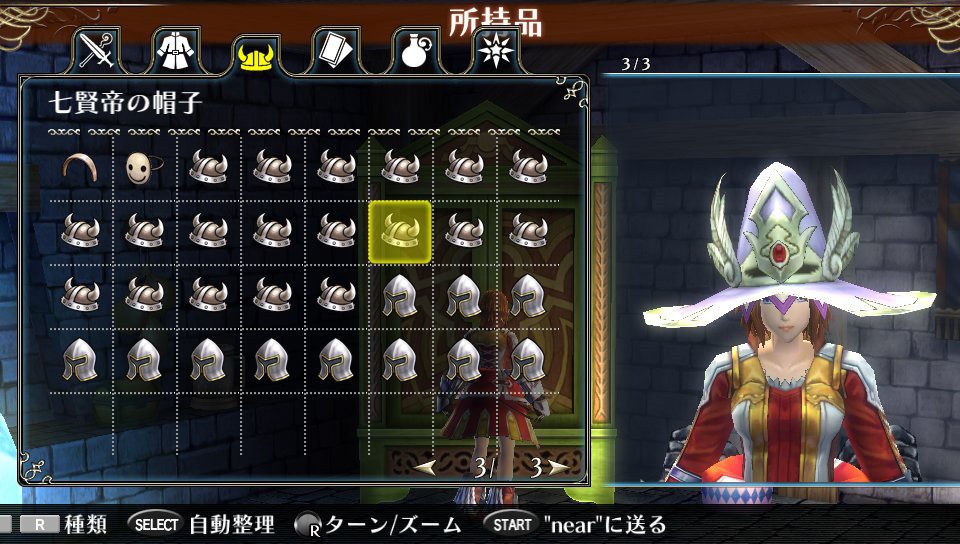This screenshot has width=960, height=544.
Task: Choose the smiley face mask item
Action: tap(144, 168)
